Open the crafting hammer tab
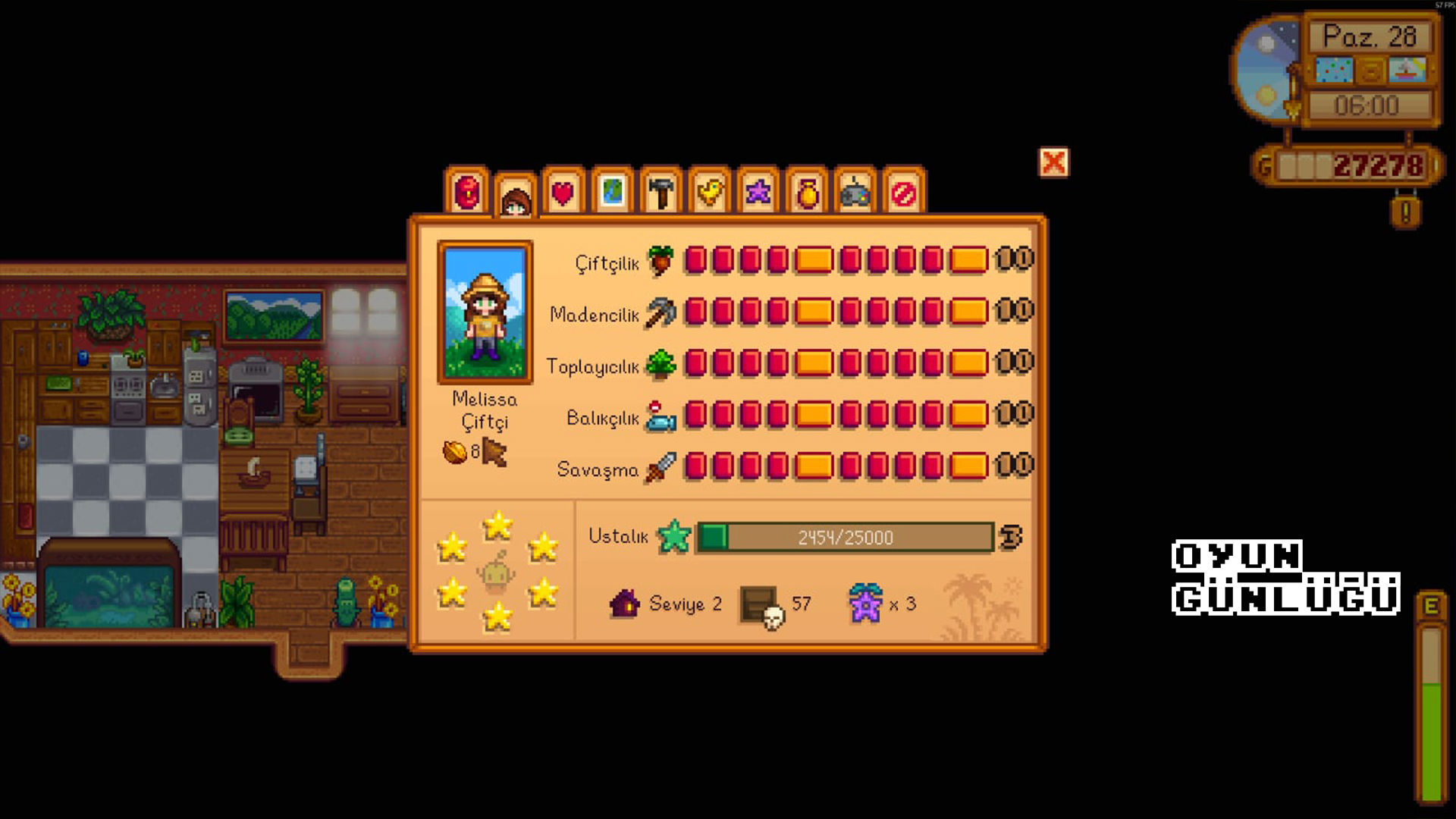1456x819 pixels. pos(661,192)
